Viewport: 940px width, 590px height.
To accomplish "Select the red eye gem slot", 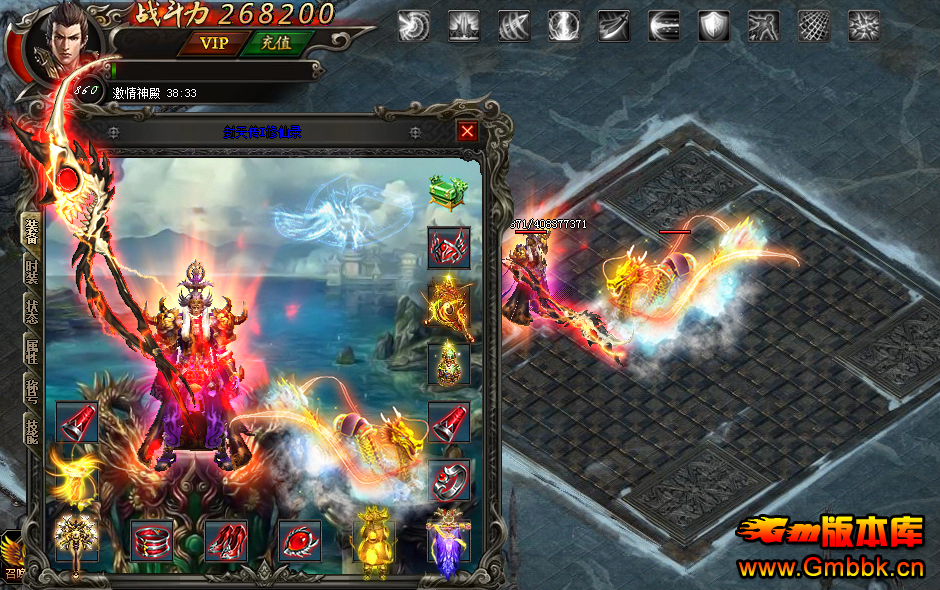I will (x=300, y=541).
